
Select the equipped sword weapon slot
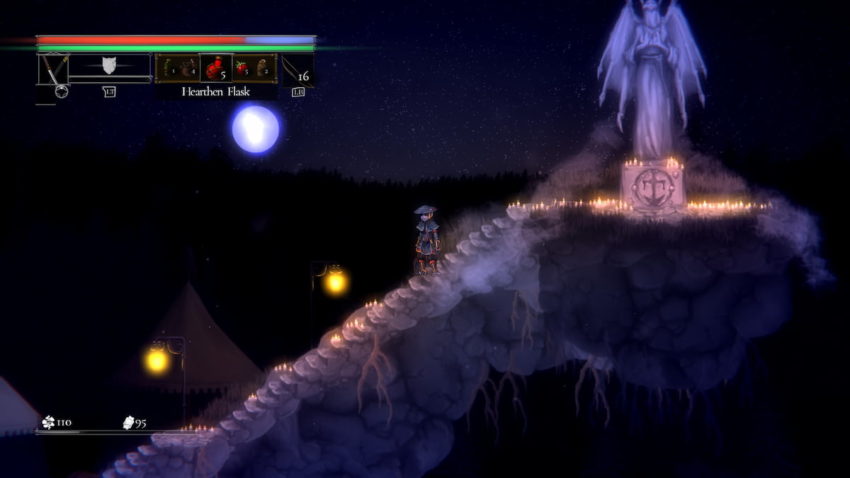pyautogui.click(x=52, y=68)
